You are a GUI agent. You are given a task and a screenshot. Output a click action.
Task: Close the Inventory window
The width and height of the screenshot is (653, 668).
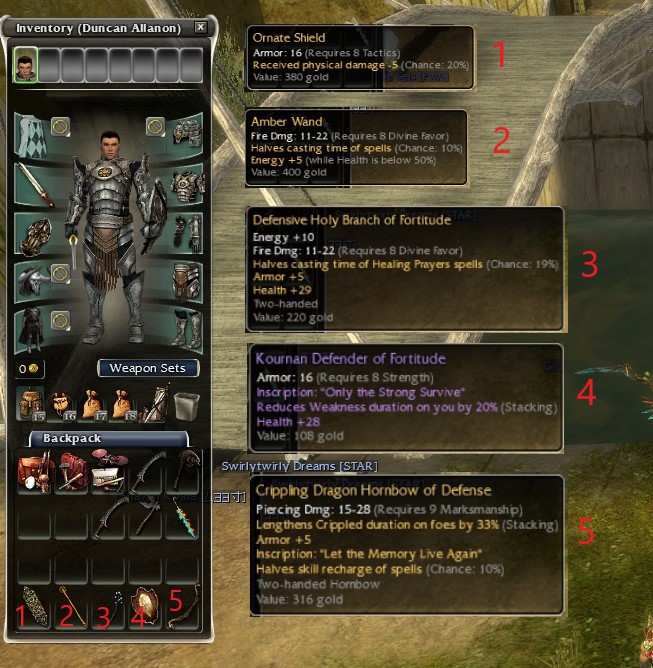pos(201,28)
